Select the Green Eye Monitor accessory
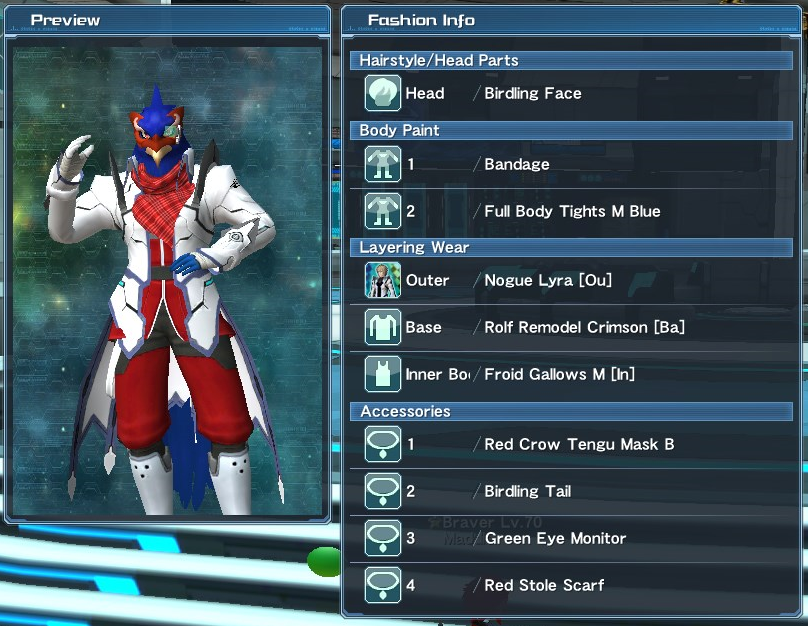The width and height of the screenshot is (808, 626). 571,538
